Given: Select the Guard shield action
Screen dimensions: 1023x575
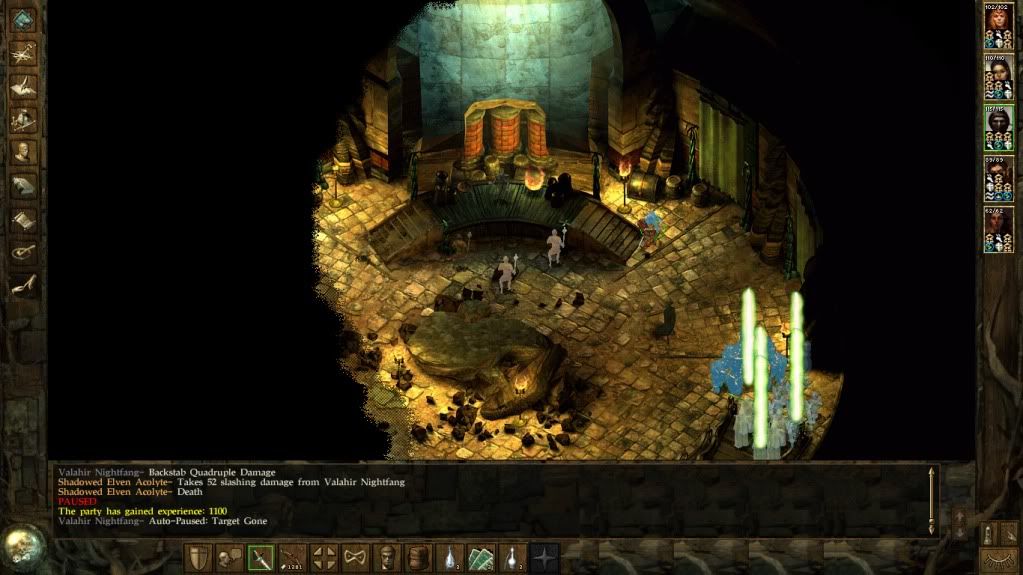Looking at the screenshot, I should click(197, 558).
